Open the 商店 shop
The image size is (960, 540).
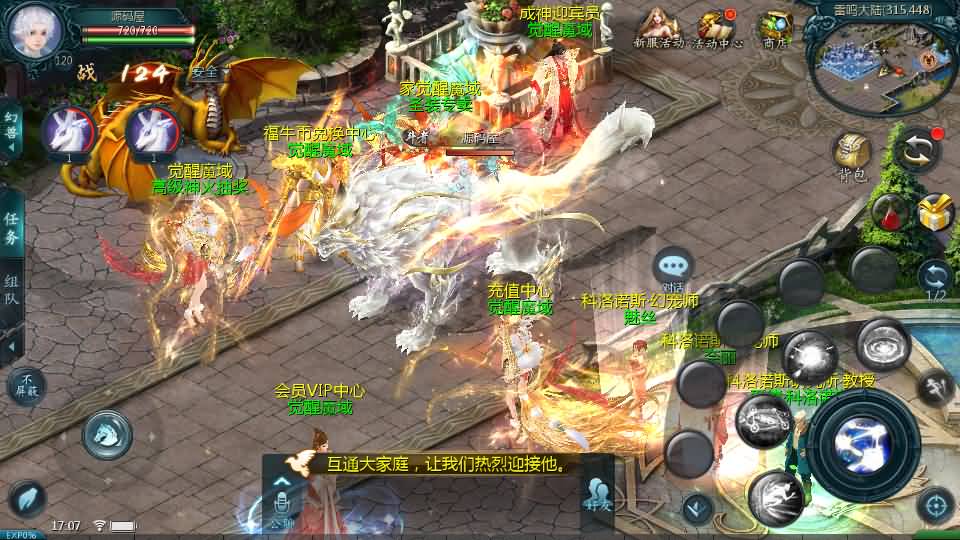click(775, 27)
